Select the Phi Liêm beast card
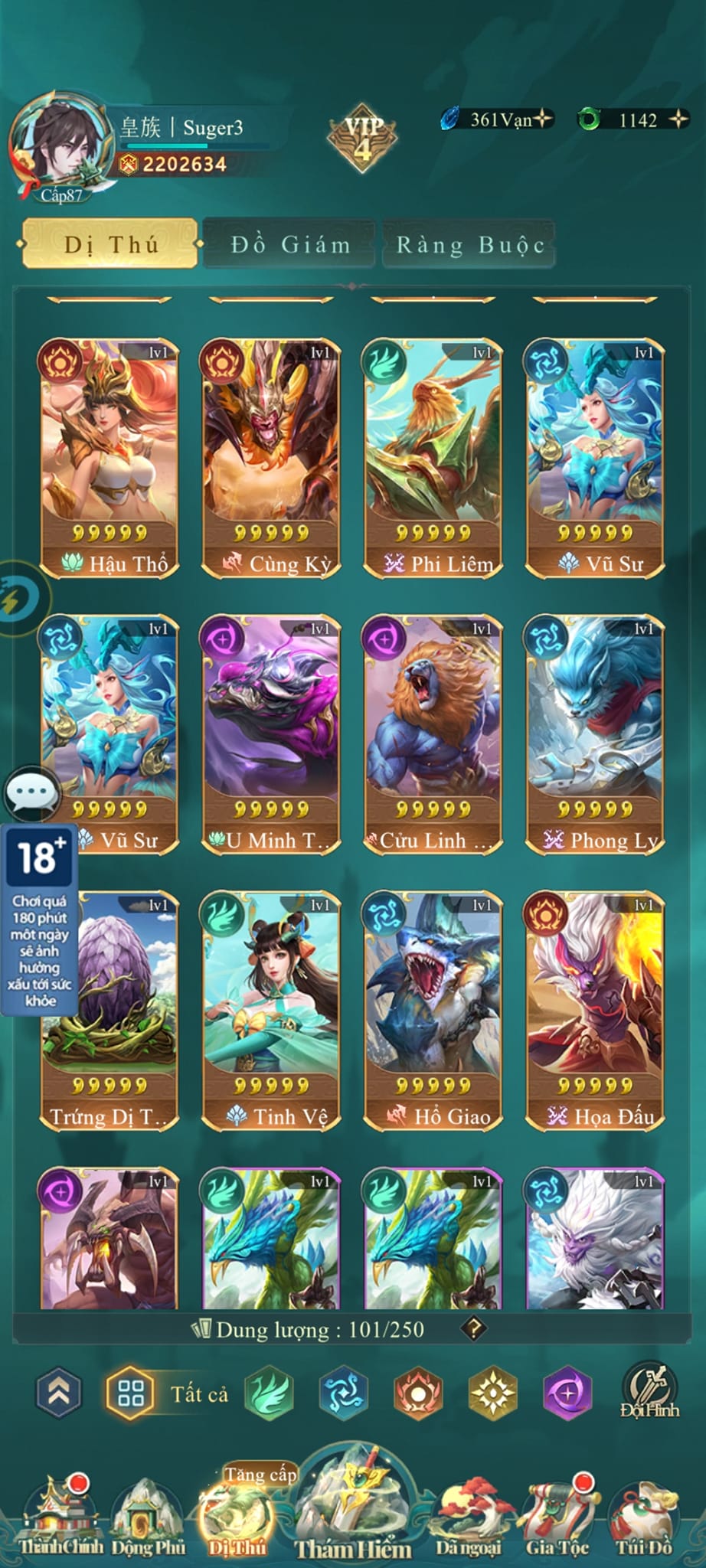Screen dimensions: 706x1568 coord(433,459)
